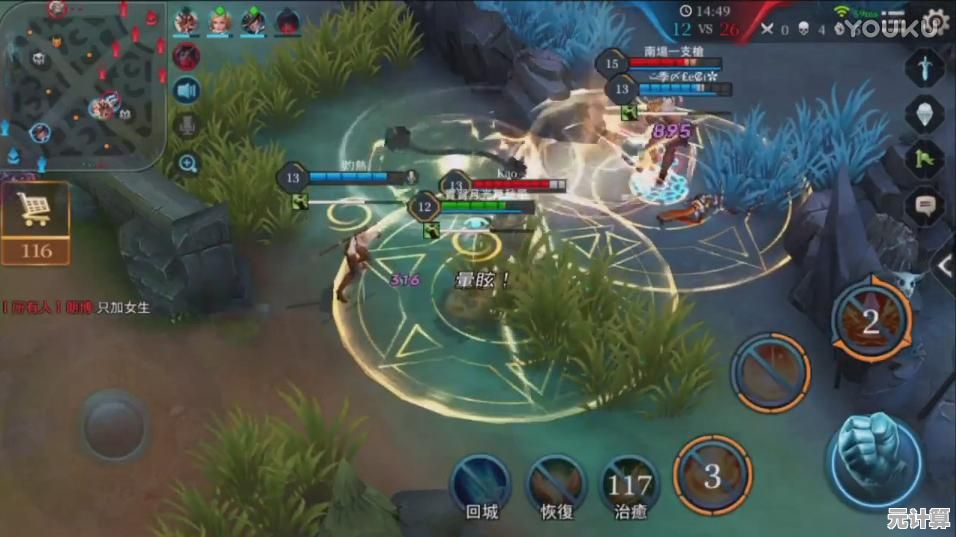Tap the fist basic attack button
This screenshot has width=956, height=537.
(873, 459)
